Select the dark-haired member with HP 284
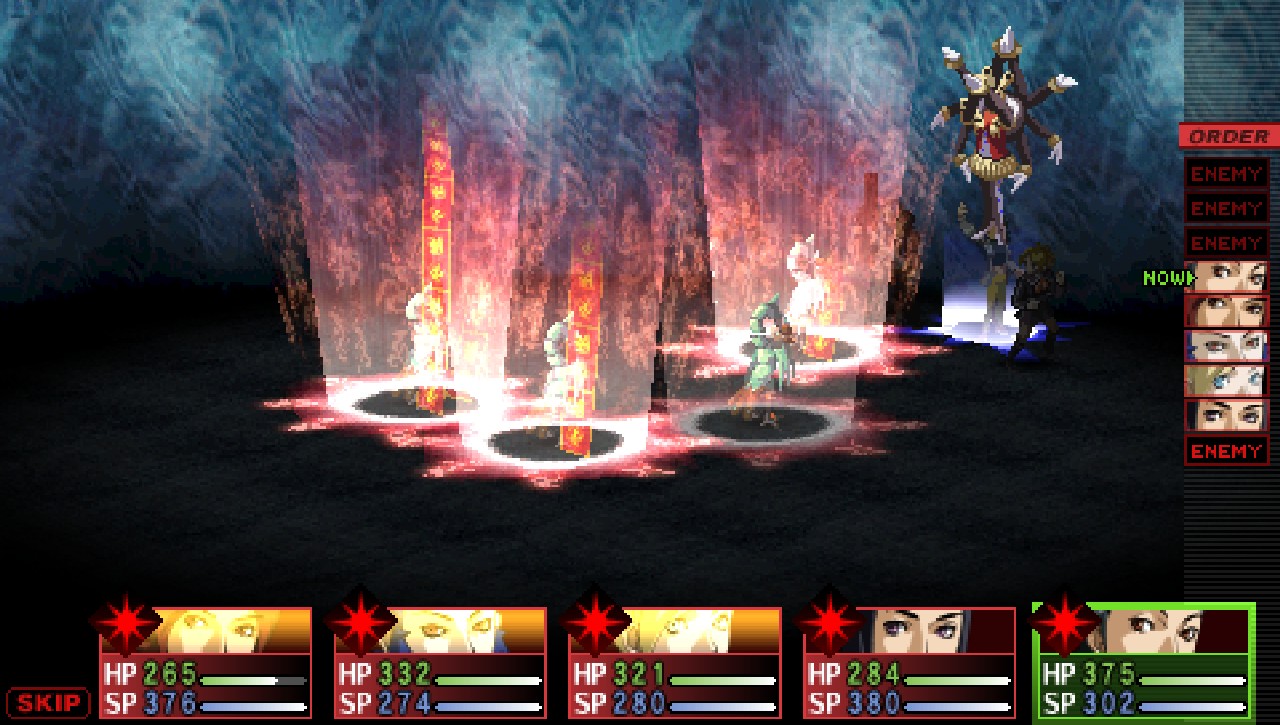This screenshot has width=1280, height=725. pyautogui.click(x=909, y=662)
